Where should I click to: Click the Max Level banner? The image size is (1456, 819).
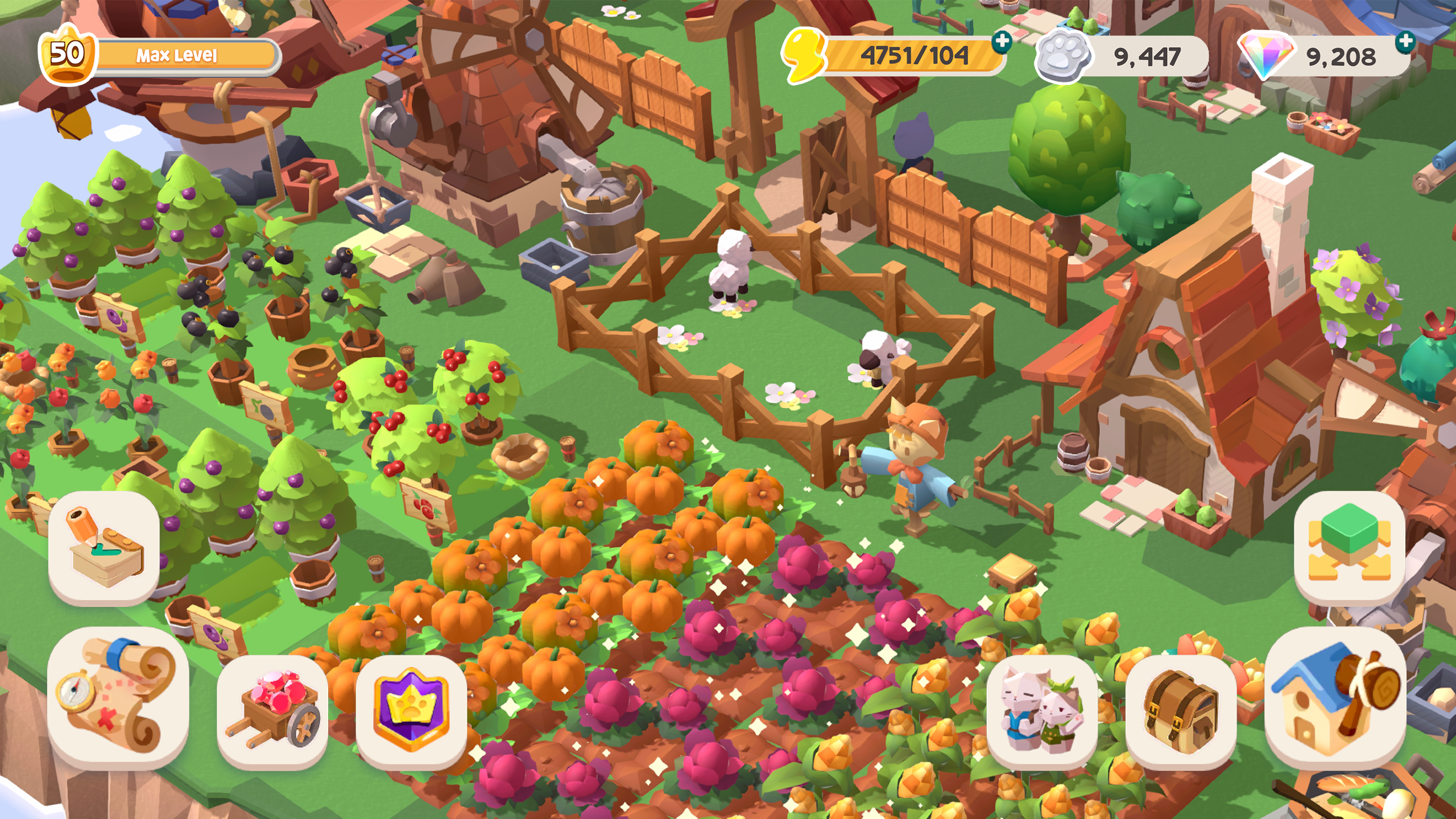[176, 55]
